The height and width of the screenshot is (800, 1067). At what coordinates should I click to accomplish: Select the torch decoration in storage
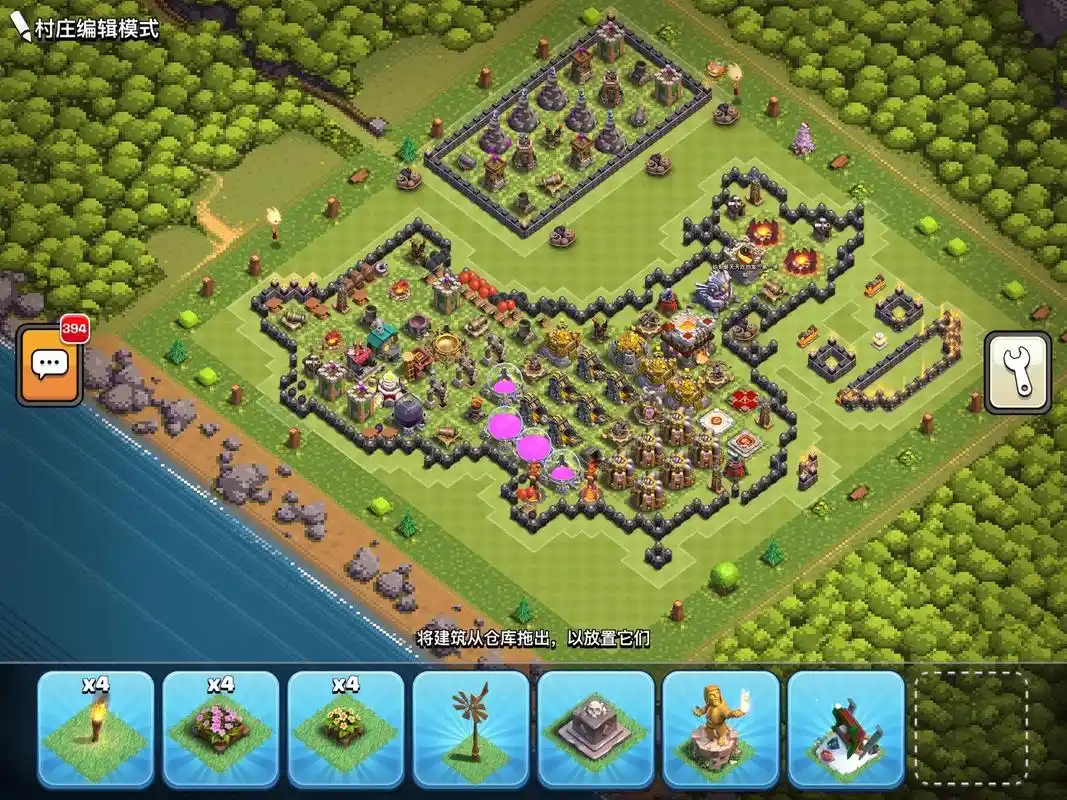(96, 729)
